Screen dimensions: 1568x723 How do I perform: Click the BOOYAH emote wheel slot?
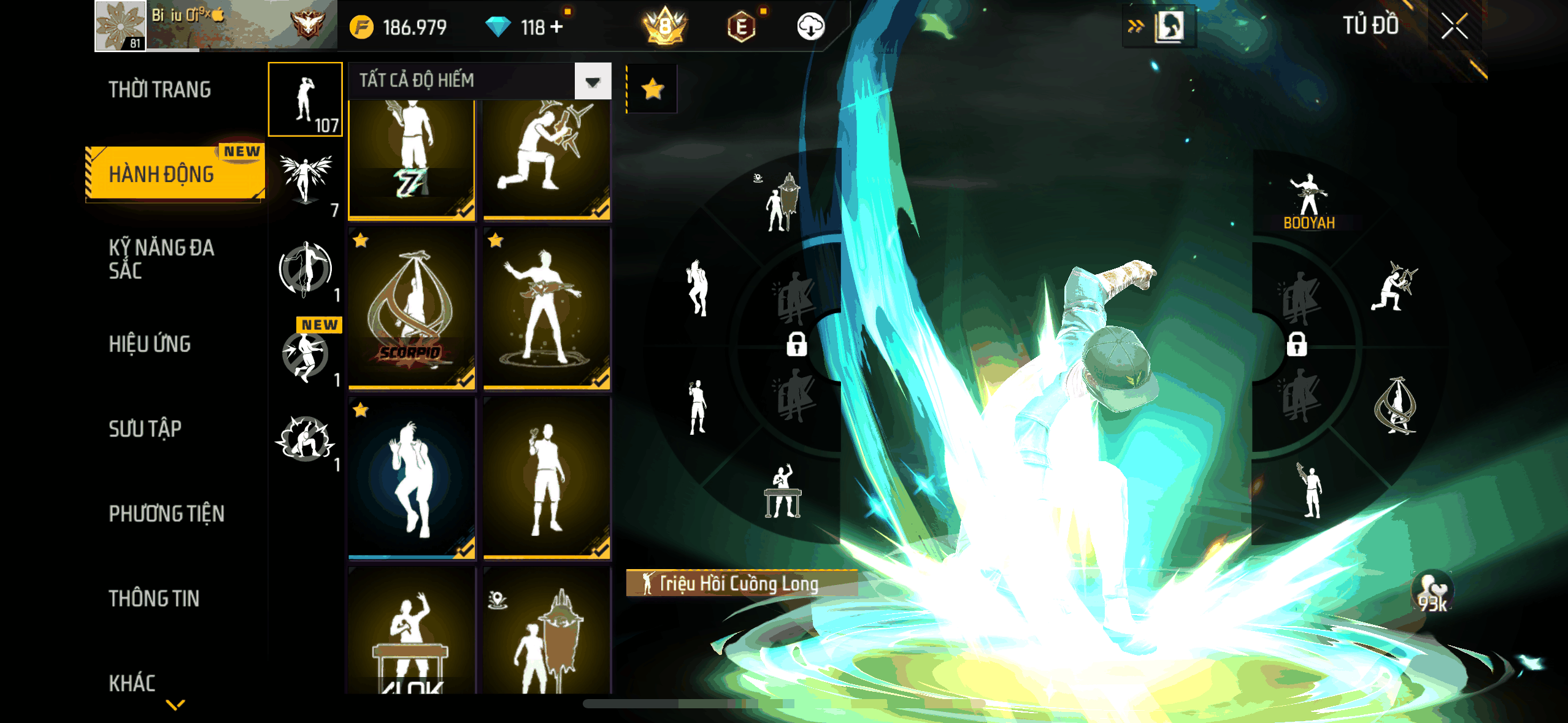1309,201
